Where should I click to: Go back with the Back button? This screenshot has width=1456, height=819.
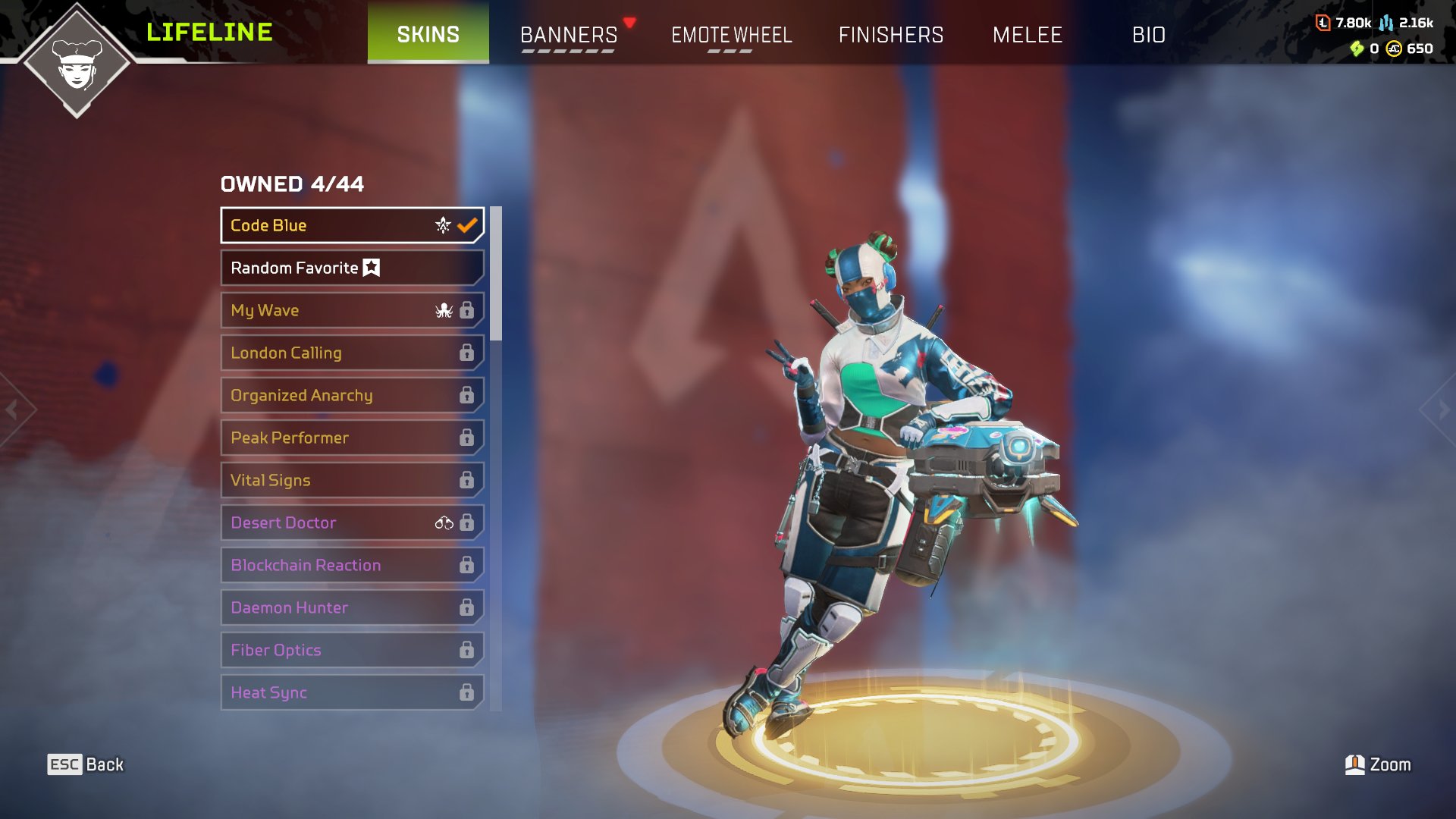pos(86,764)
